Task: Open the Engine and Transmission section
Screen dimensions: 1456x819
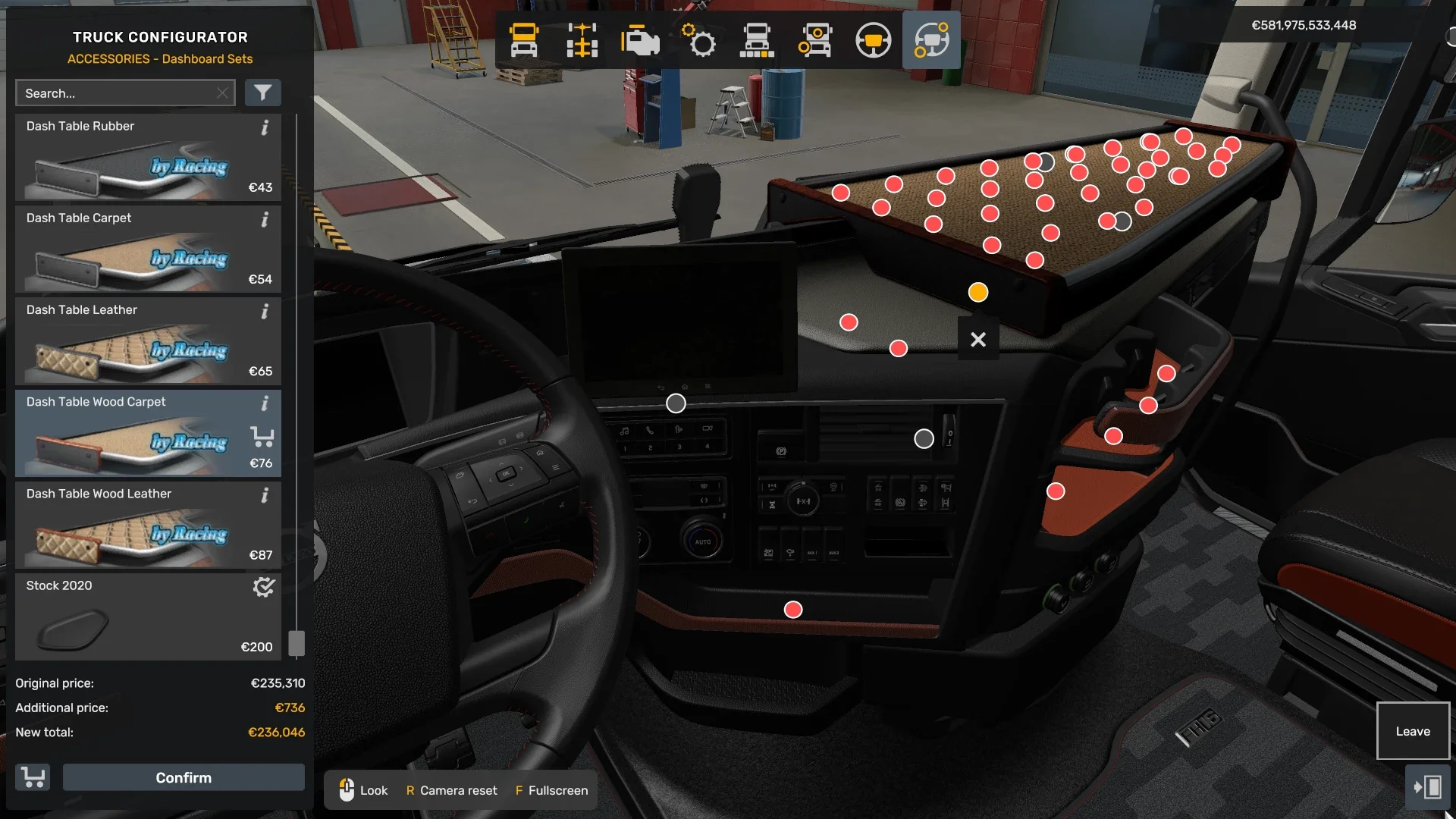Action: (641, 40)
